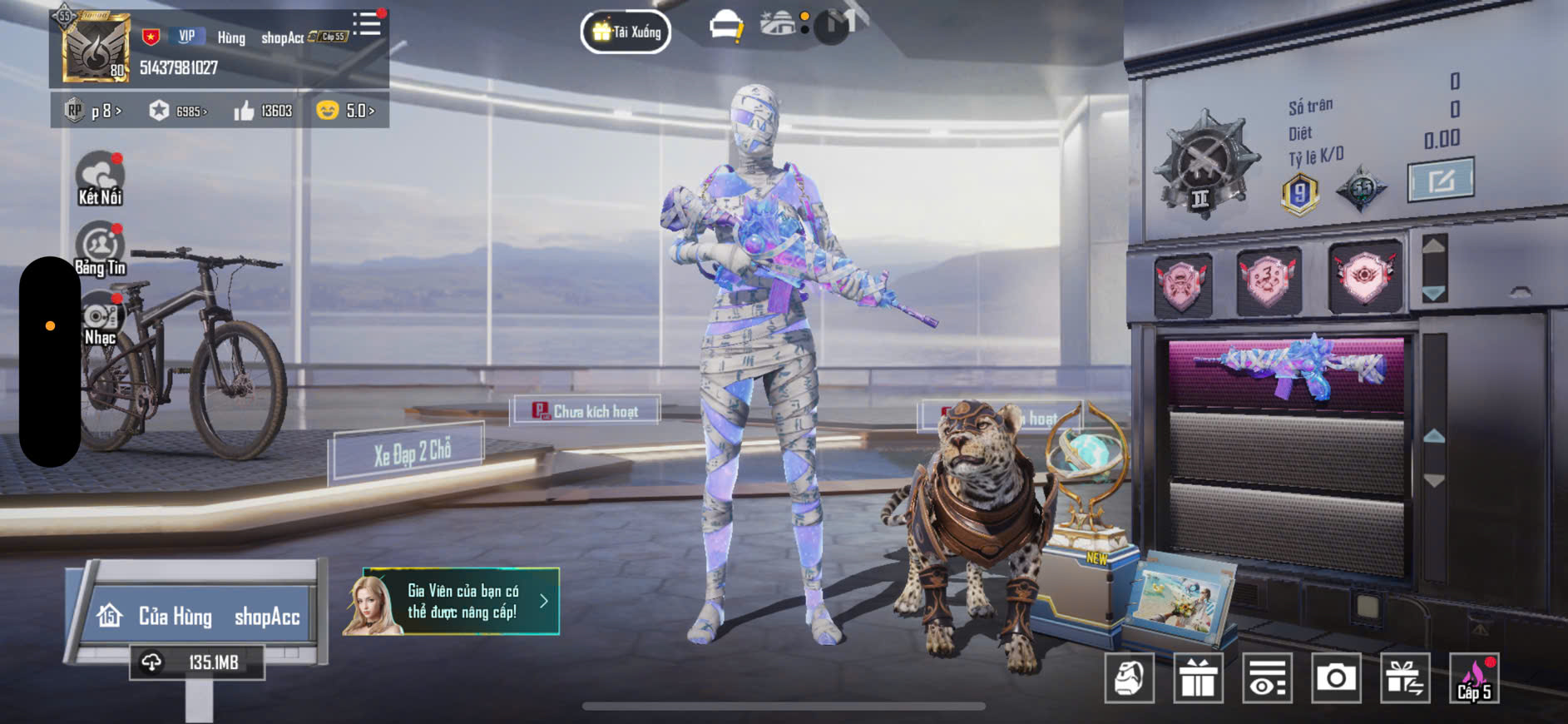
Task: Open the RP pass level button
Action: pyautogui.click(x=94, y=111)
